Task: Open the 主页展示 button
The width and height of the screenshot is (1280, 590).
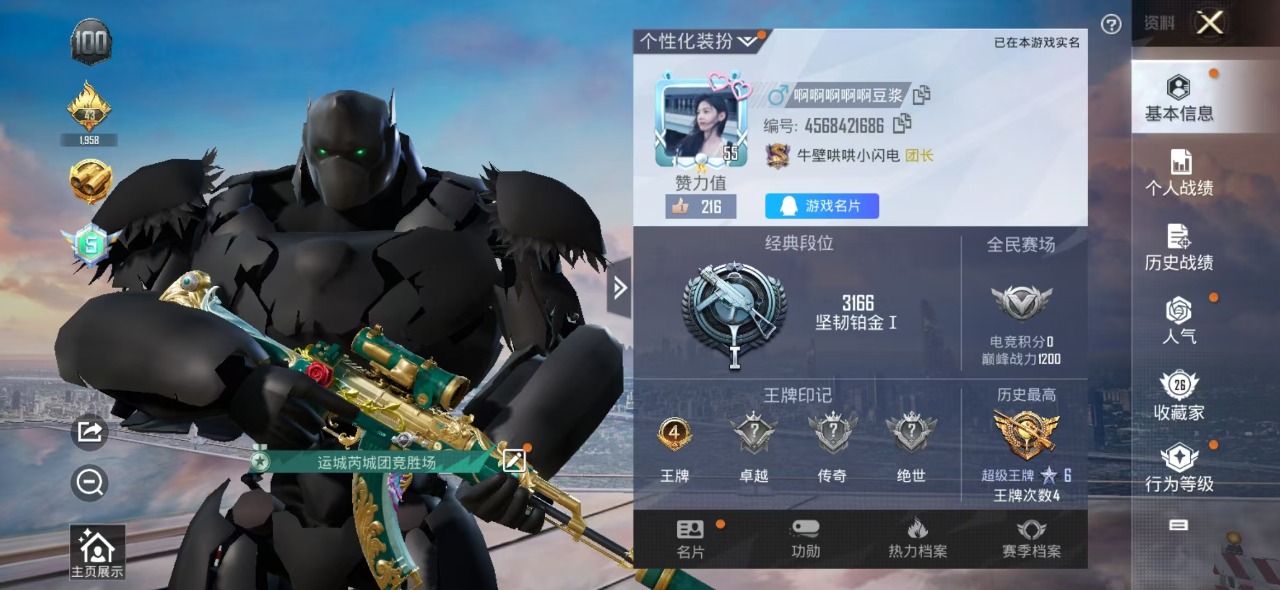Action: [x=97, y=553]
